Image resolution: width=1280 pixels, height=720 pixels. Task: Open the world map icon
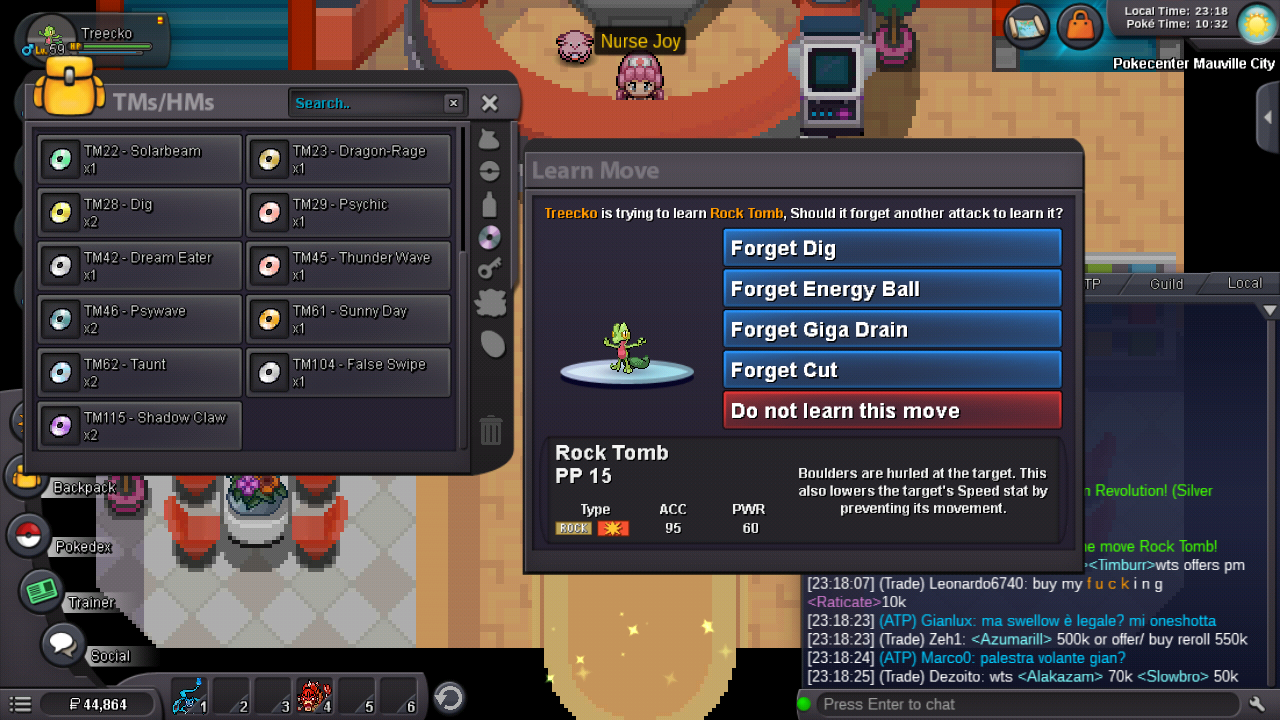(x=1026, y=25)
